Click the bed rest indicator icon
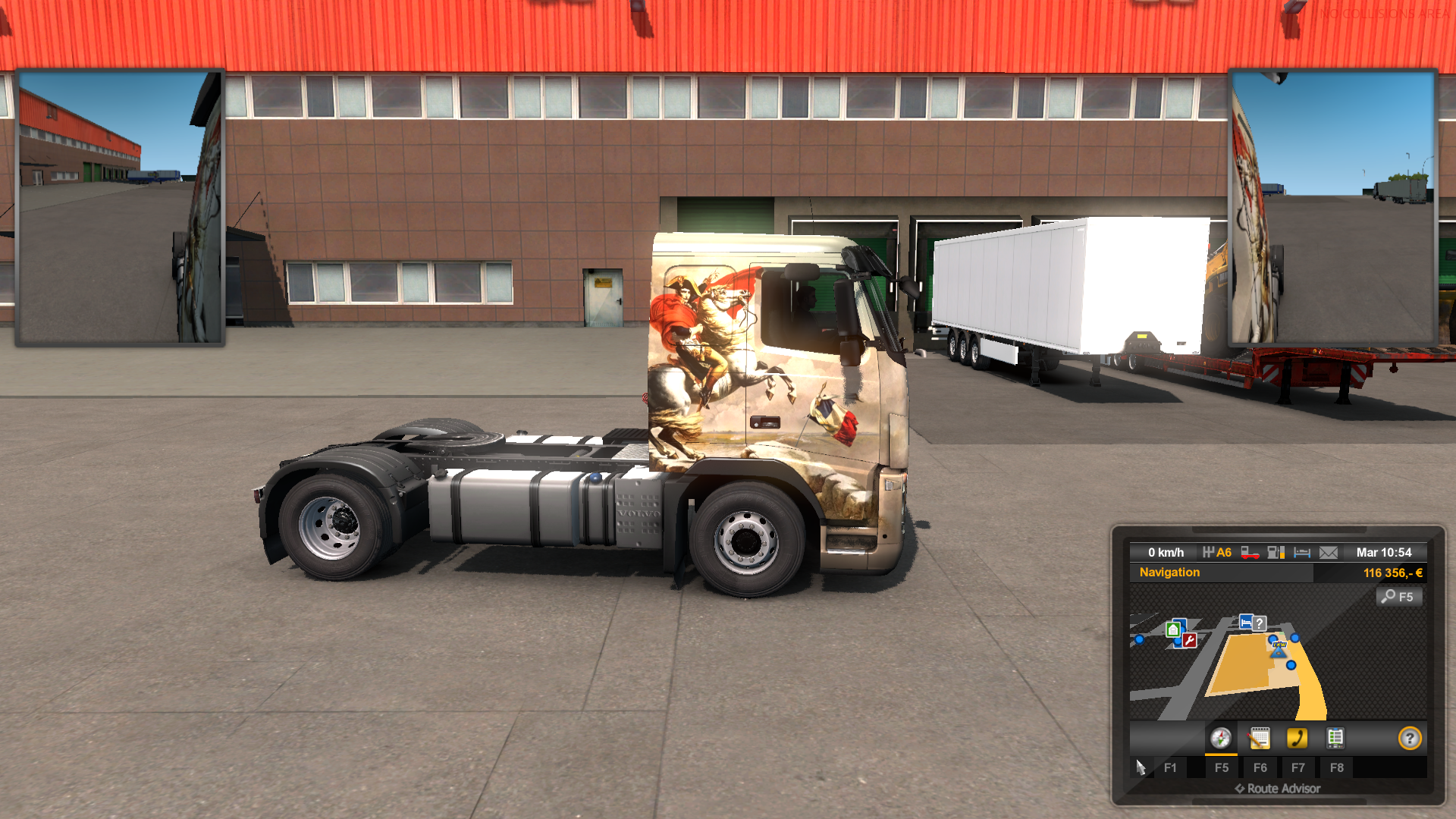 tap(1302, 553)
